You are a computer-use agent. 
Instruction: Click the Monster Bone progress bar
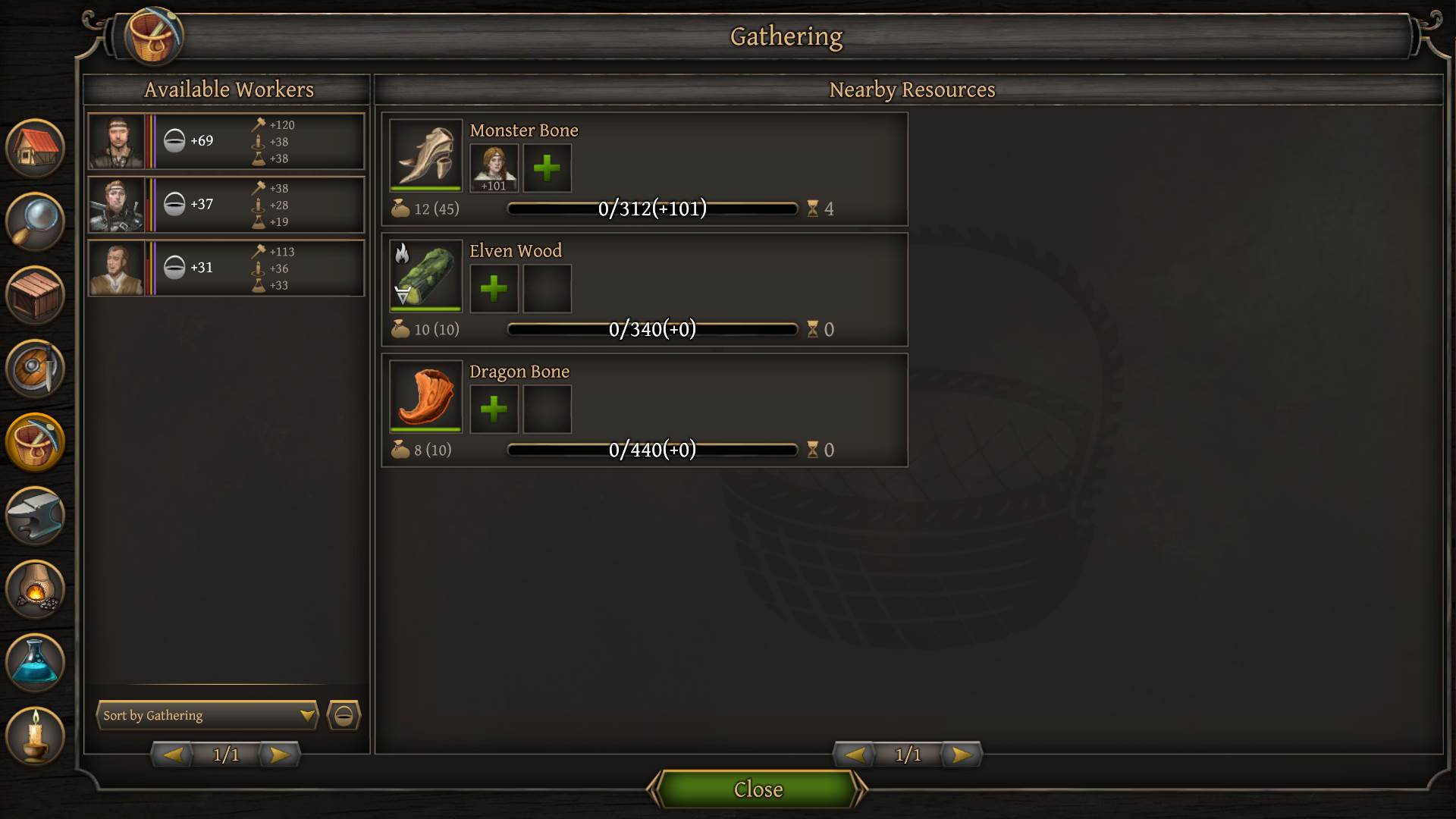pyautogui.click(x=652, y=209)
